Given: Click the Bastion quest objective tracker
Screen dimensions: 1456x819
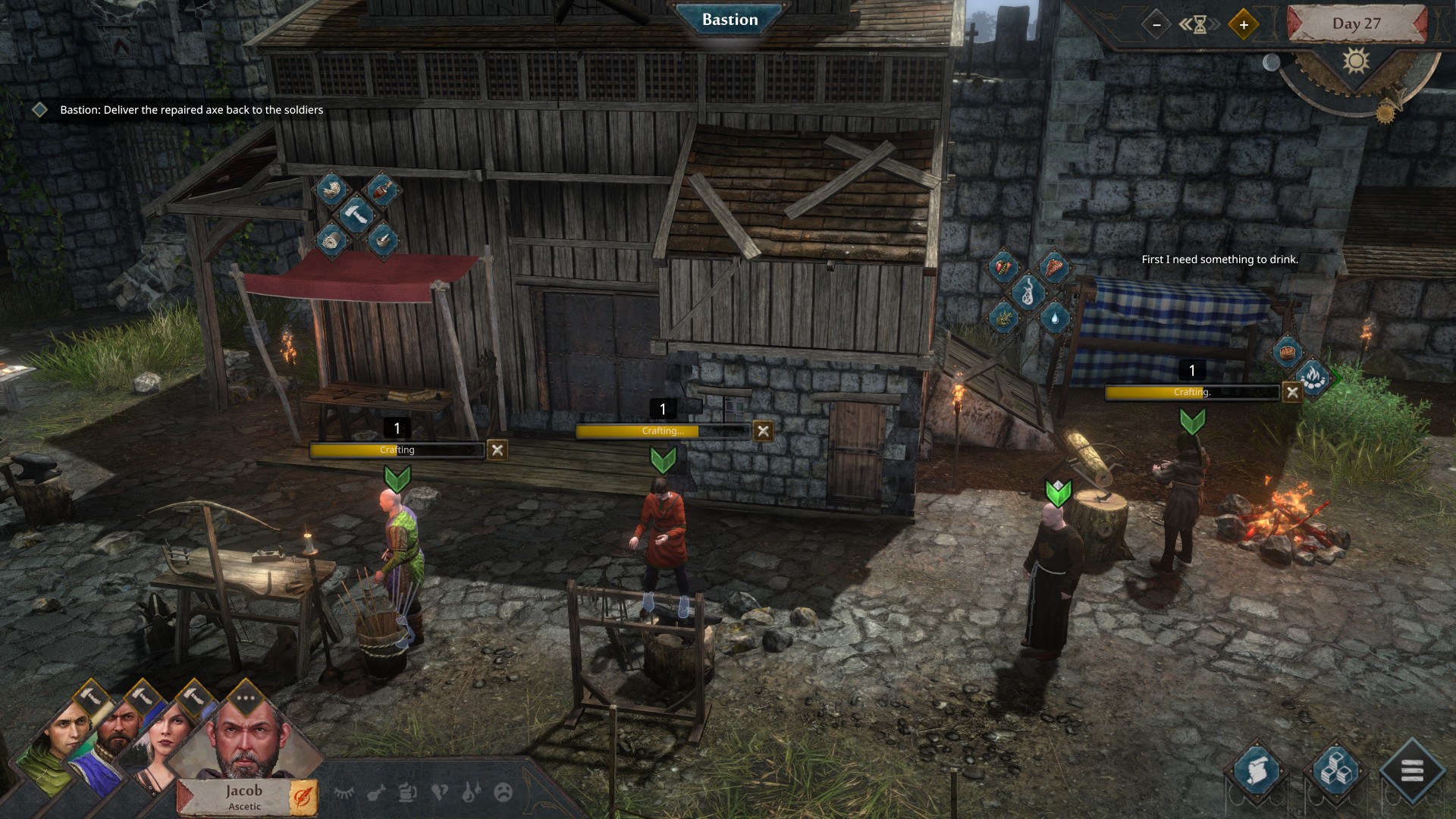Looking at the screenshot, I should [x=191, y=110].
